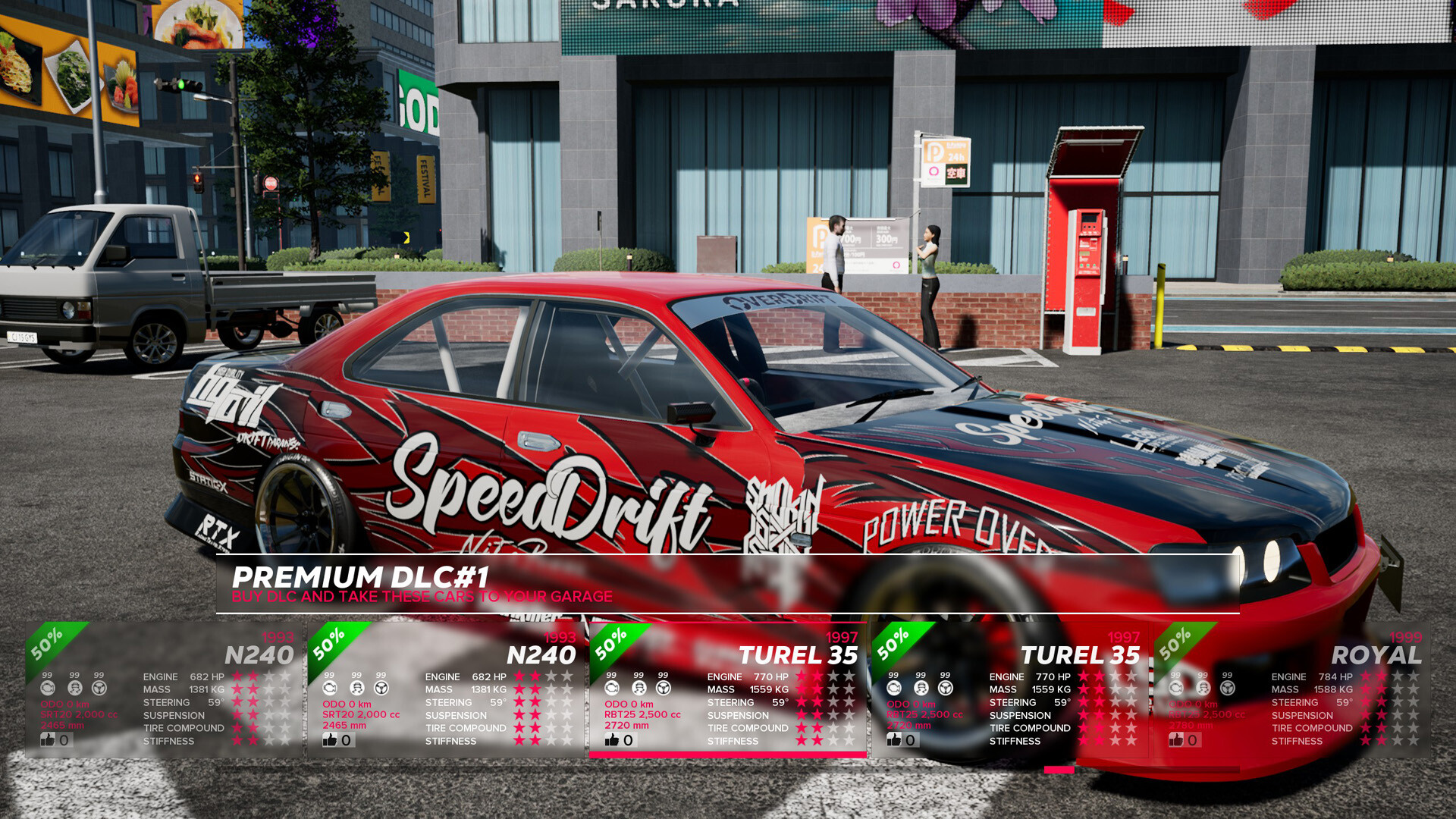Toggle the thumbs-up like on the first N240 card

click(x=48, y=740)
